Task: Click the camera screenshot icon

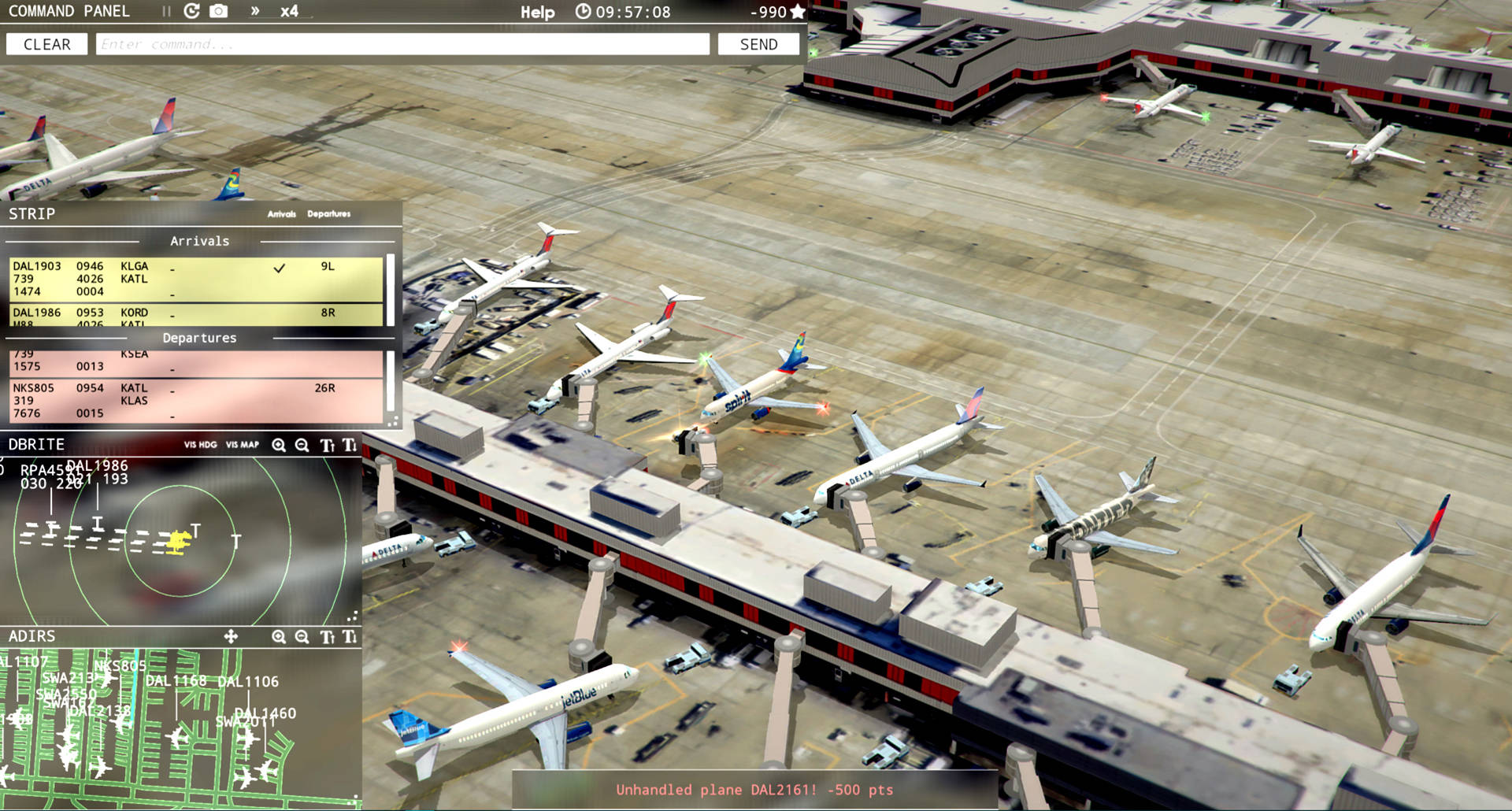Action: (x=217, y=11)
